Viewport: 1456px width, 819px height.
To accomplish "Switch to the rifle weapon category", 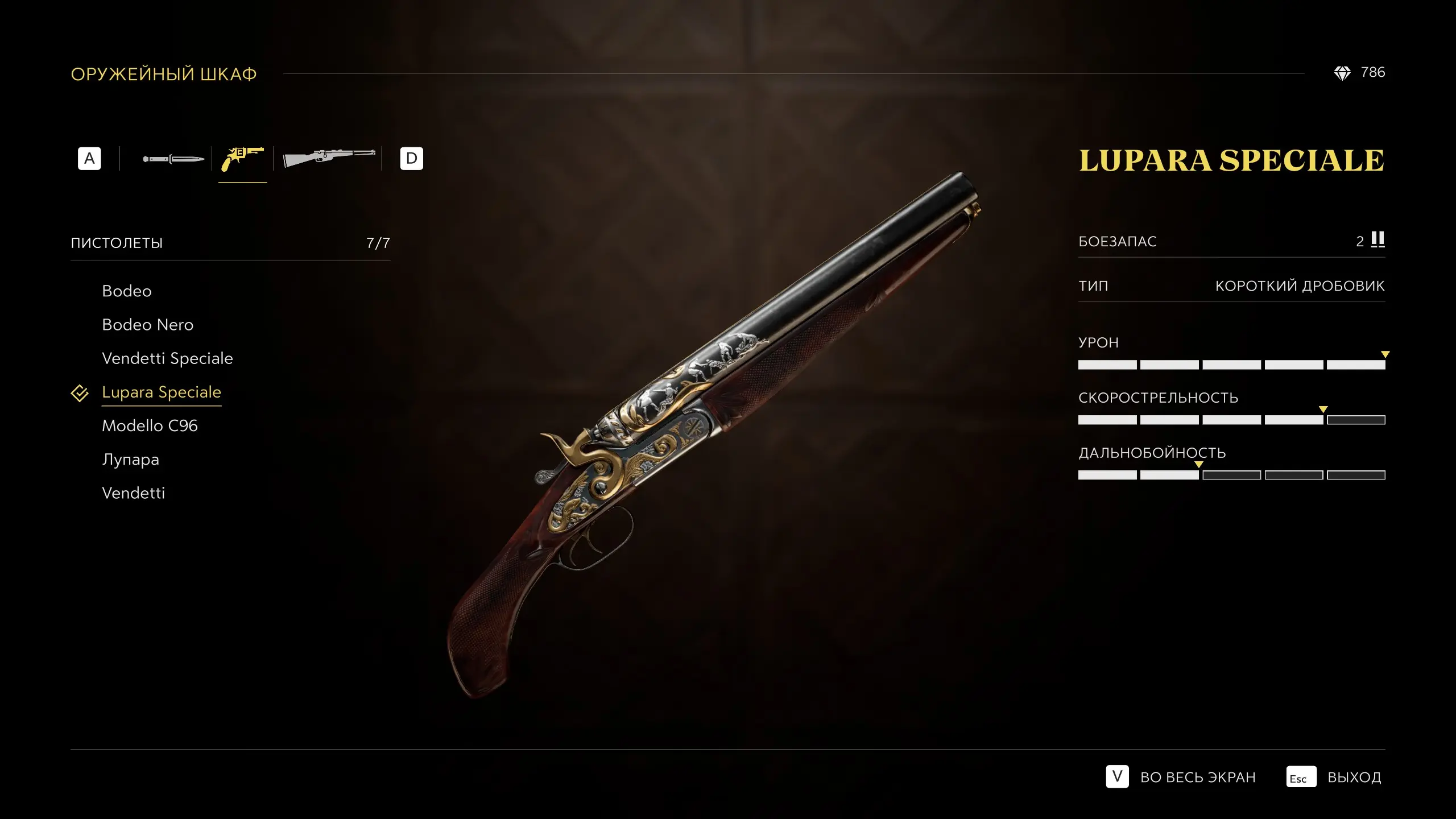I will [329, 159].
